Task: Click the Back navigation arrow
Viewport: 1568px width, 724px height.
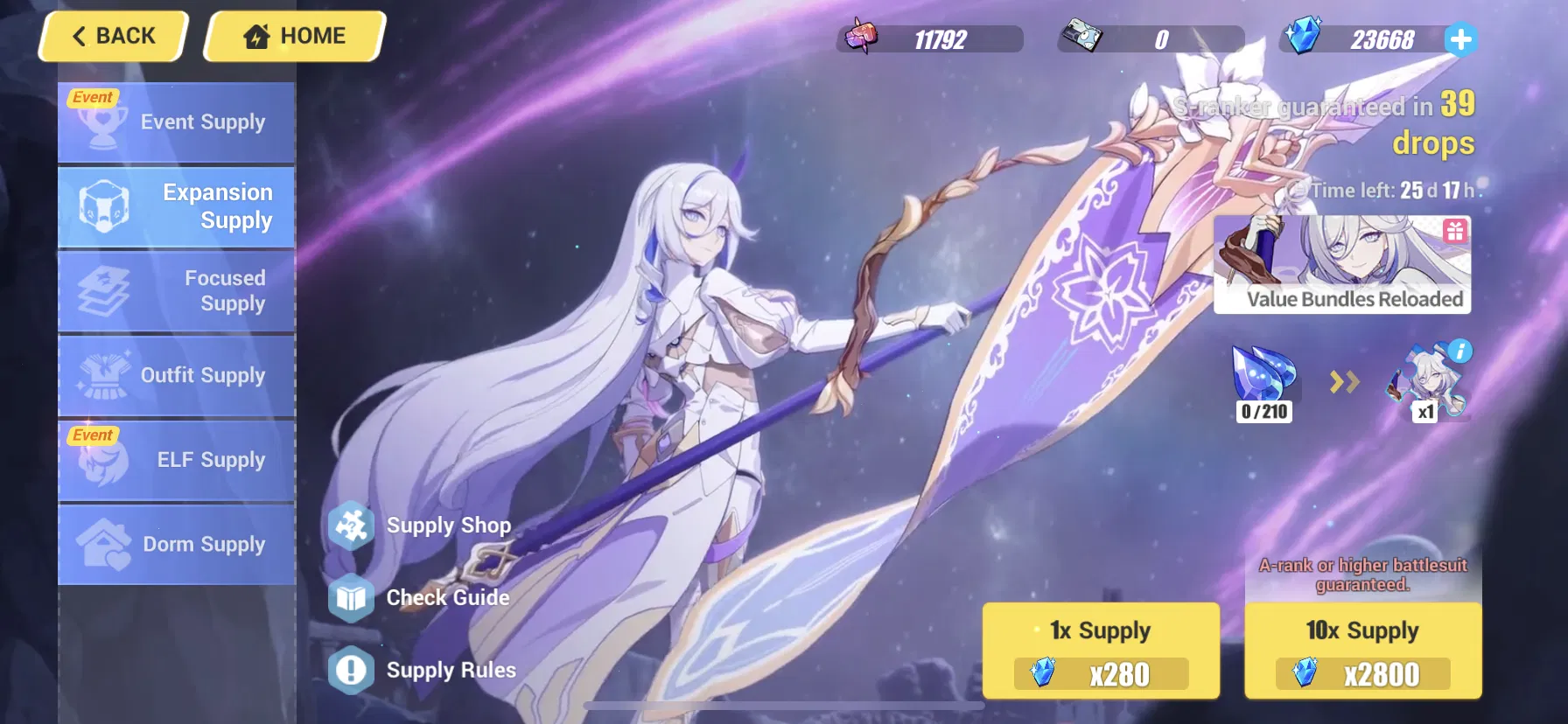Action: [79, 35]
